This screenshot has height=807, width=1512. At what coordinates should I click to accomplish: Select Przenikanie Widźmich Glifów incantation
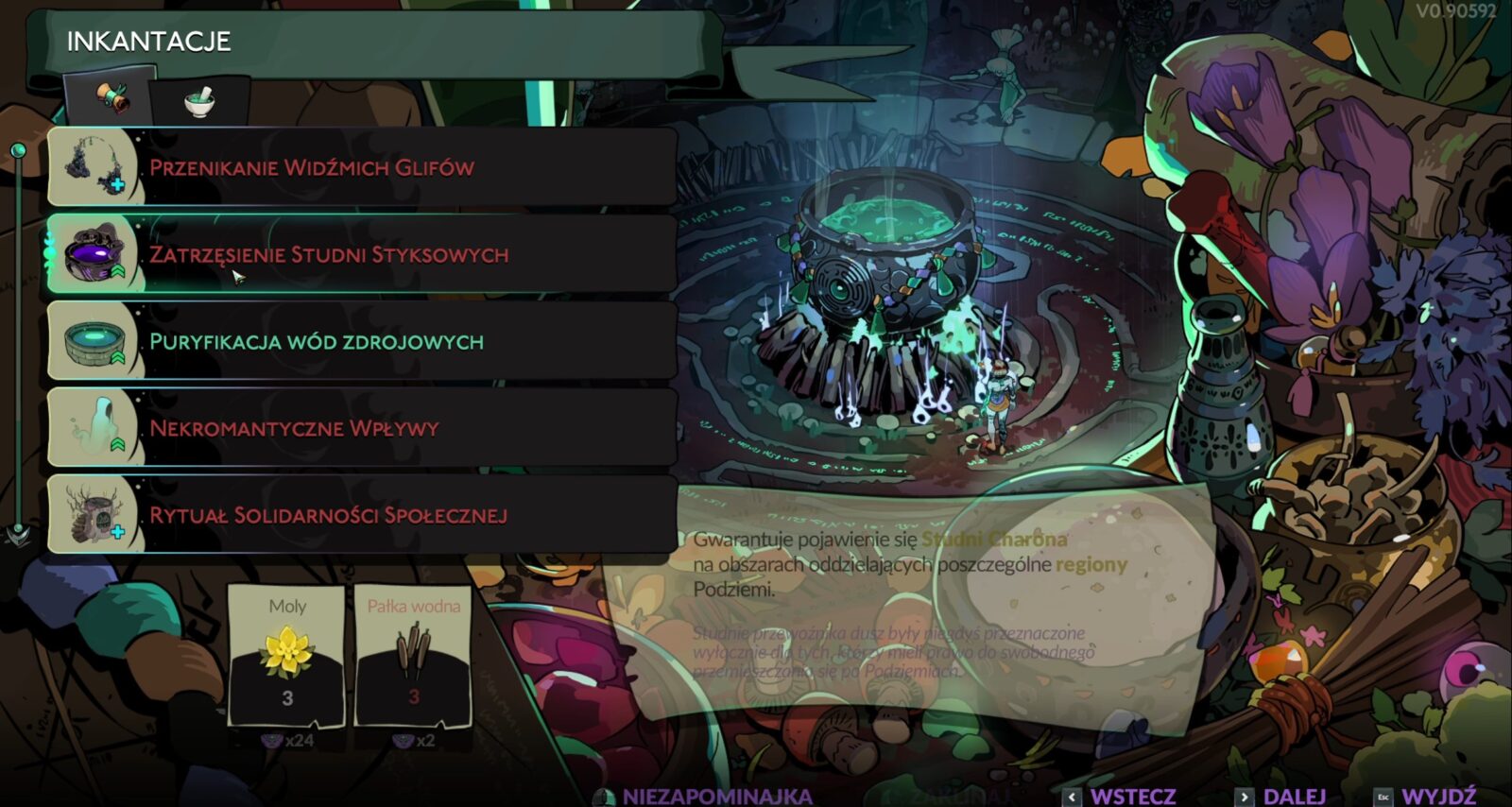pyautogui.click(x=362, y=168)
